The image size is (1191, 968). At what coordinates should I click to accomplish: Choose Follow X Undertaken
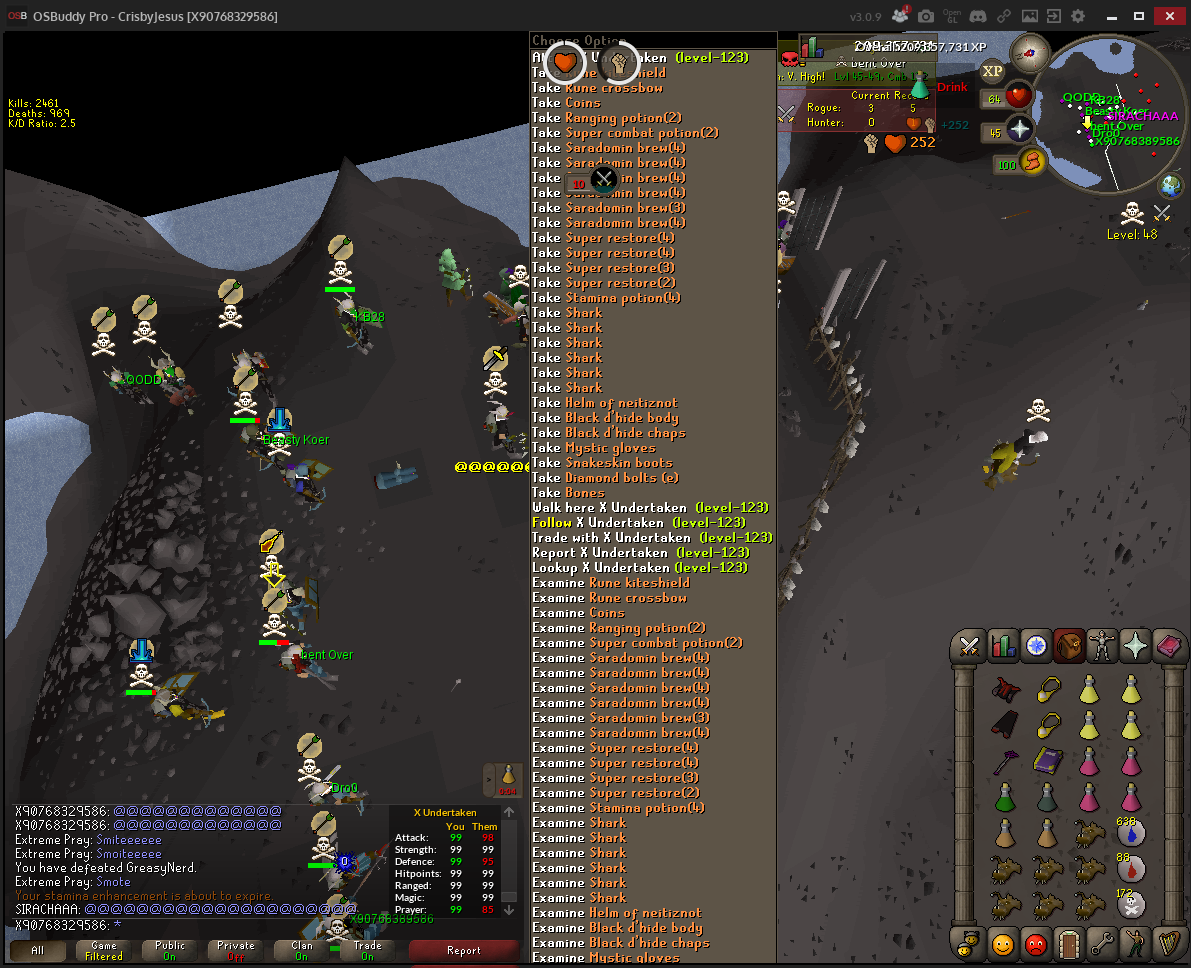[x=638, y=523]
